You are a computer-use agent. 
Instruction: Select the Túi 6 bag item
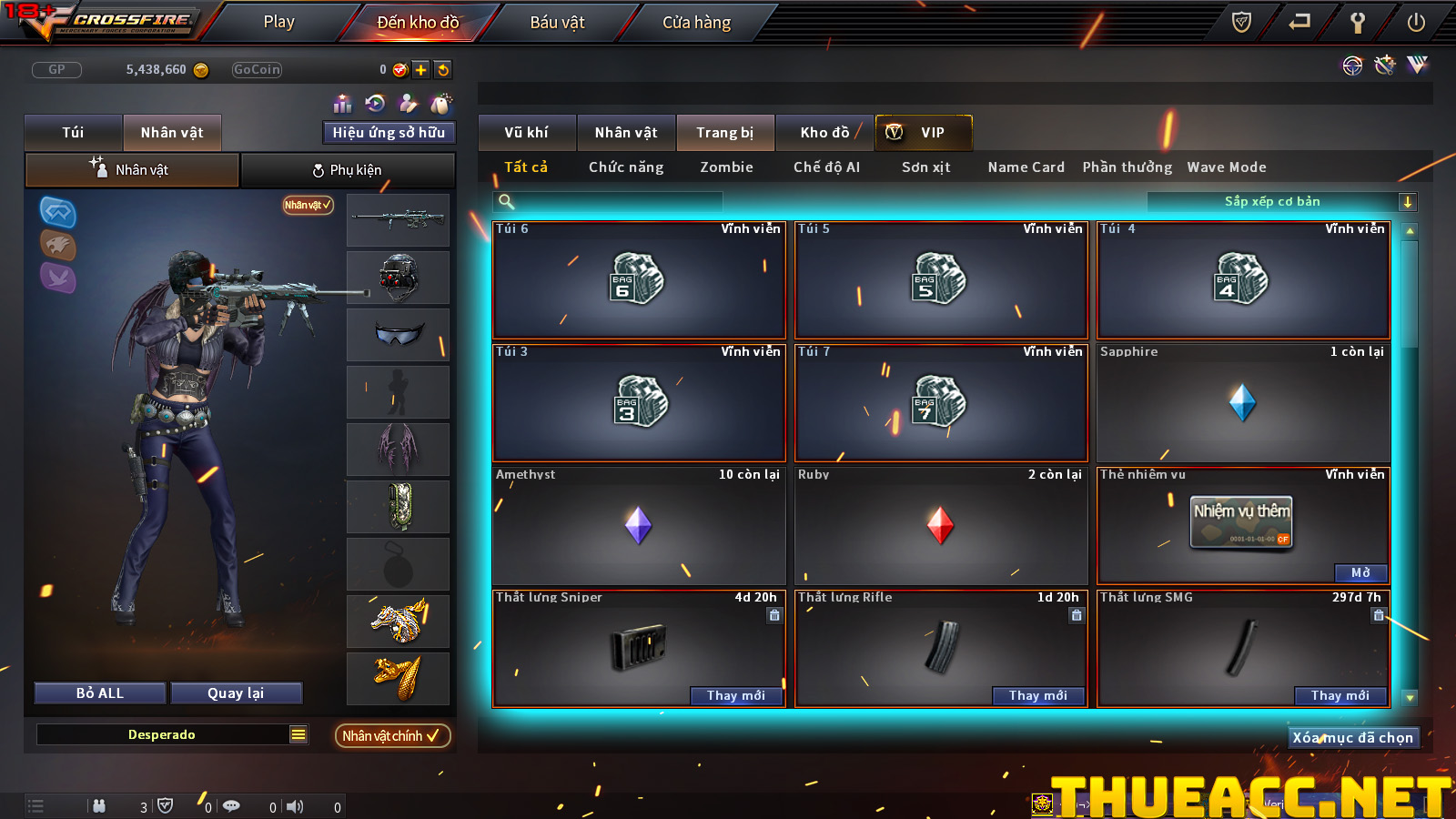(638, 280)
